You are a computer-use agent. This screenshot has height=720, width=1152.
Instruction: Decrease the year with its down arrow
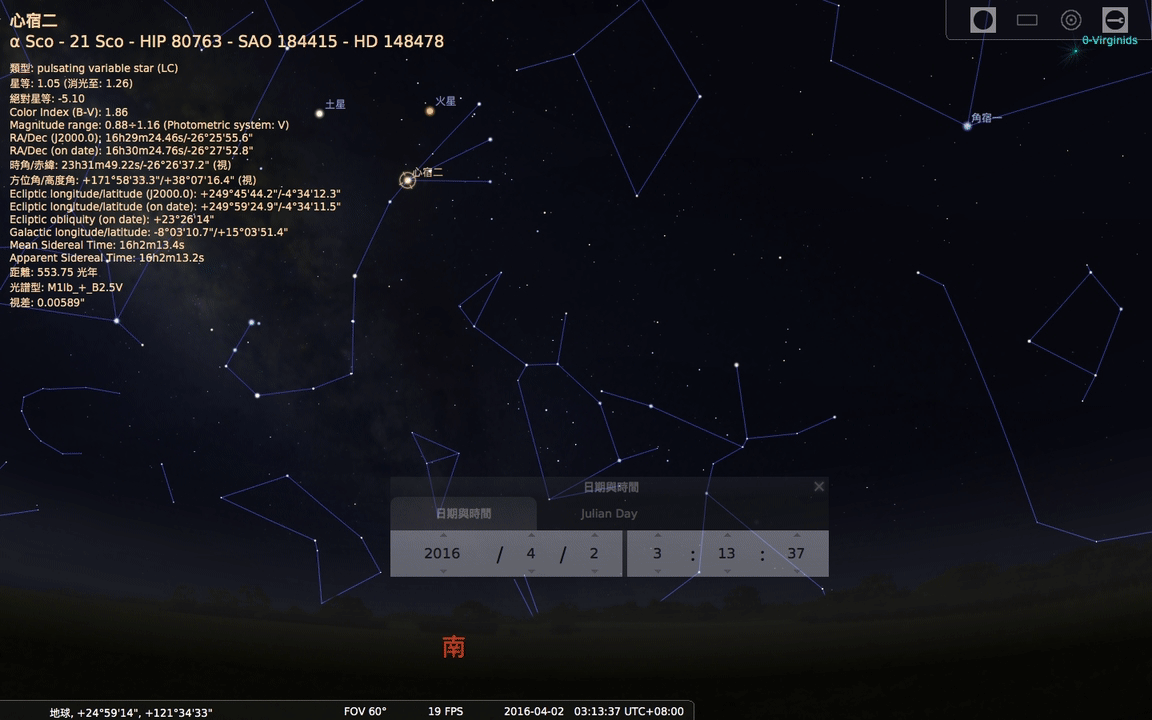443,572
